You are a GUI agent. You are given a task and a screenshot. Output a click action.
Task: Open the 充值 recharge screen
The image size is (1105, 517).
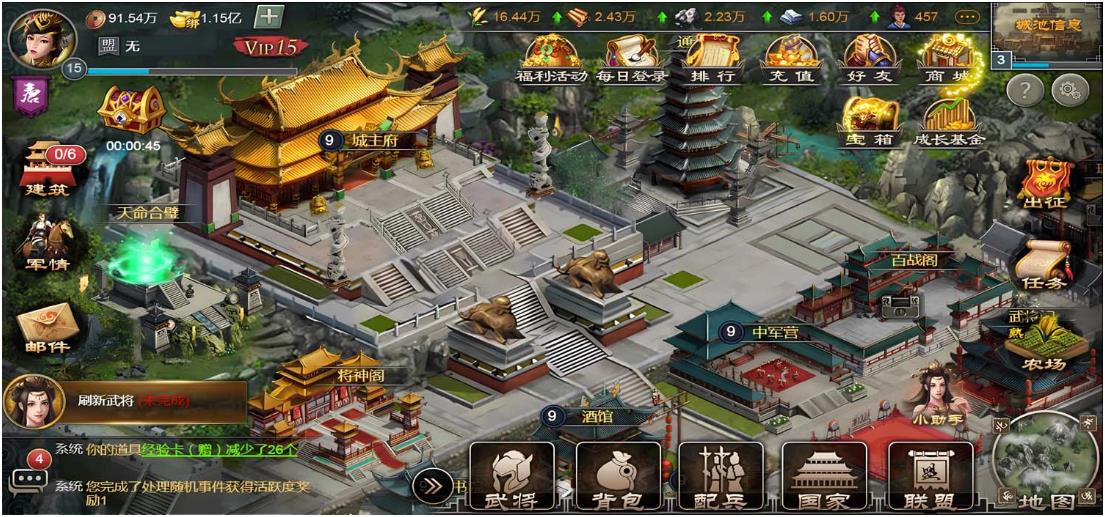791,58
